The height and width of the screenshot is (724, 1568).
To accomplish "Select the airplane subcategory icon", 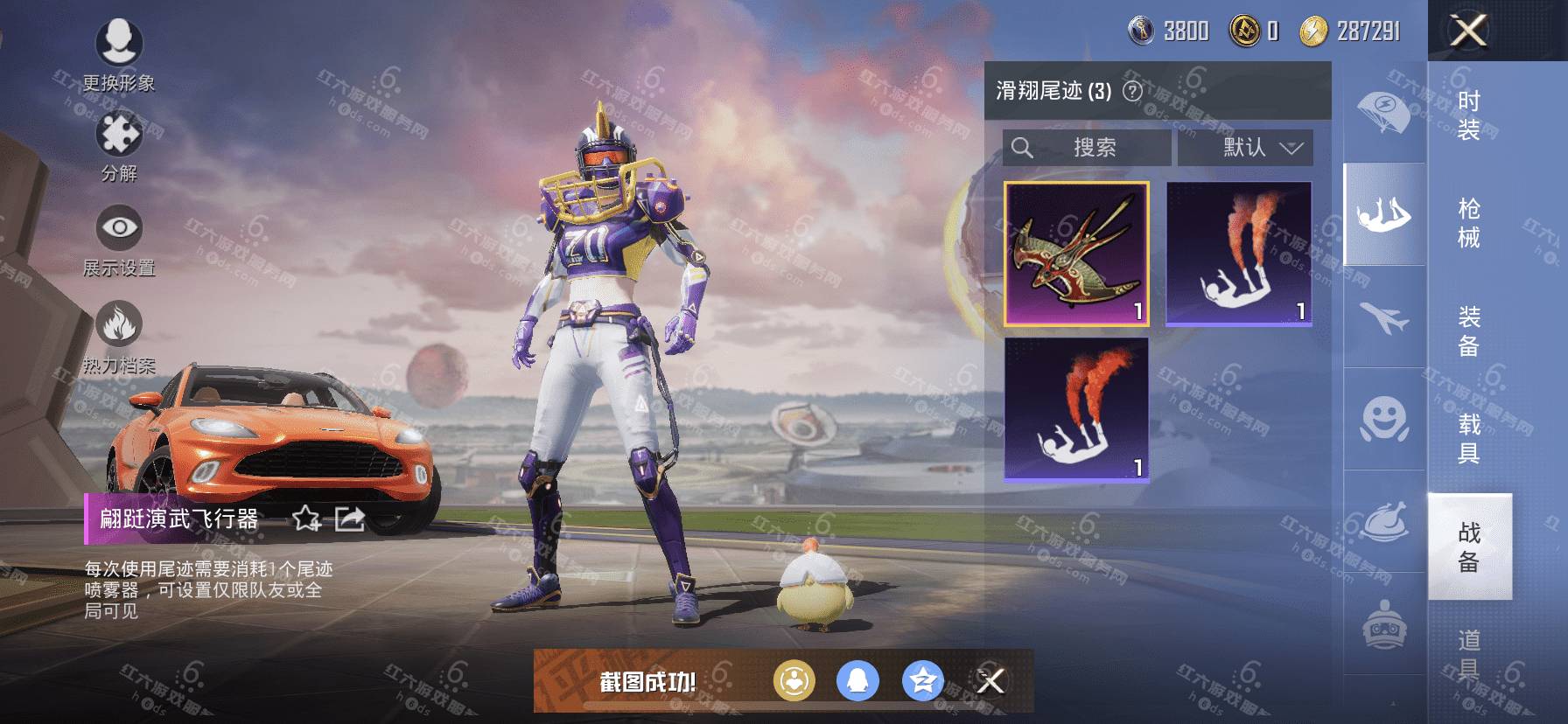I will tap(1383, 317).
